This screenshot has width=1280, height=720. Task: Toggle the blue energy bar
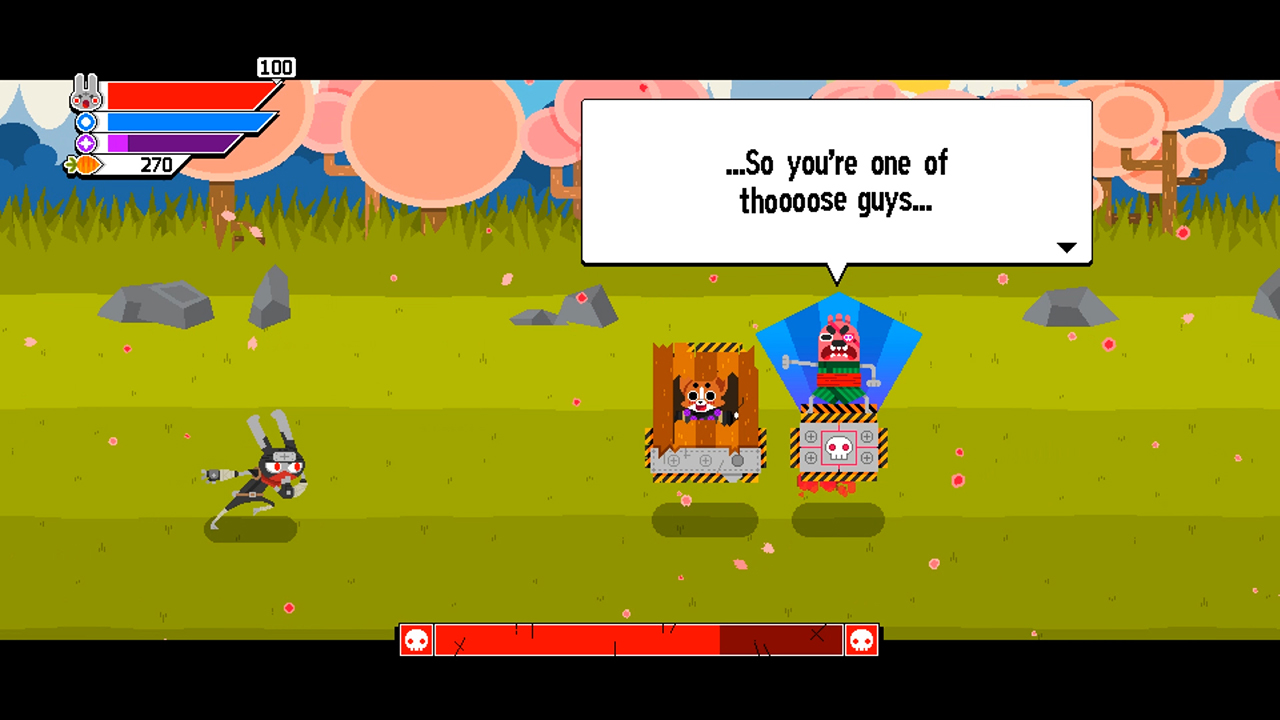(180, 120)
